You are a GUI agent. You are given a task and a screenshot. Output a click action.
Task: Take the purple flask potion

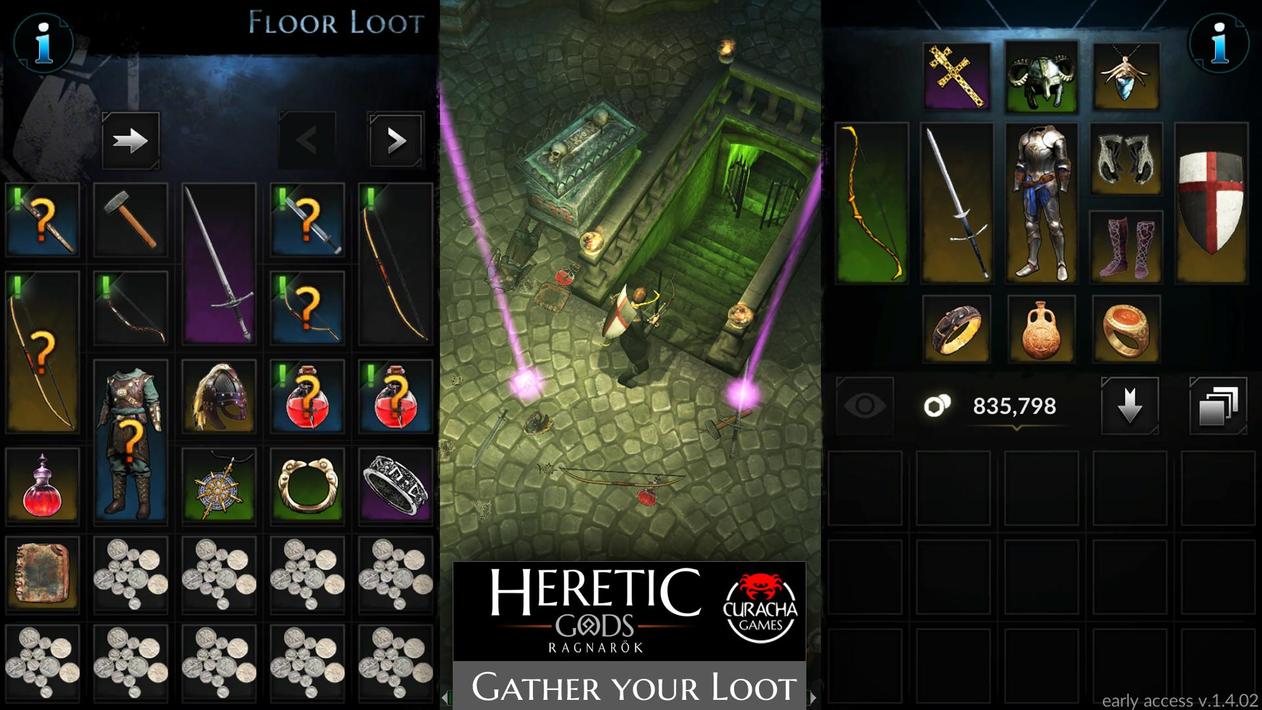(x=42, y=485)
